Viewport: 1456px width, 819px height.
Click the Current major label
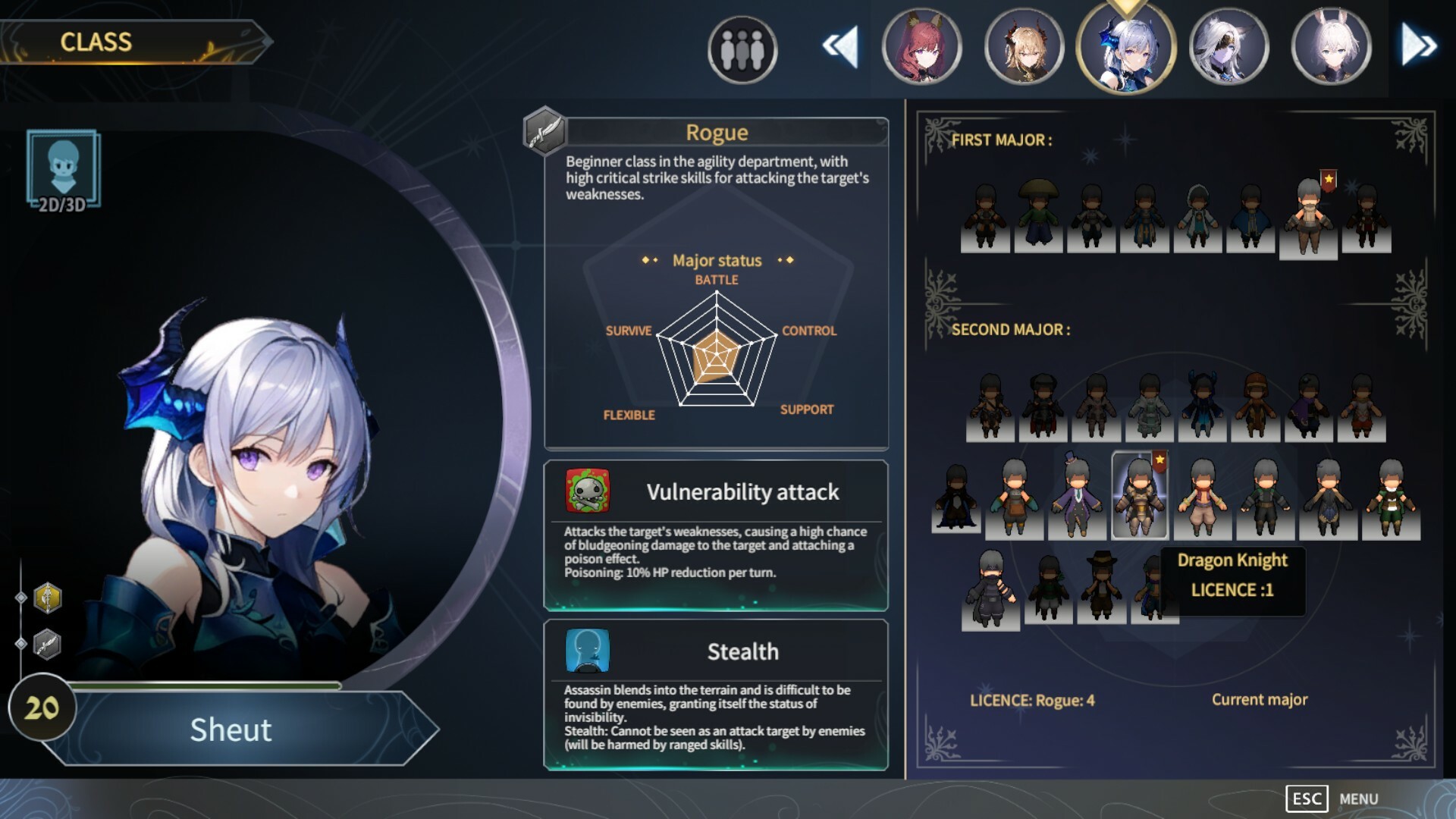click(x=1260, y=700)
